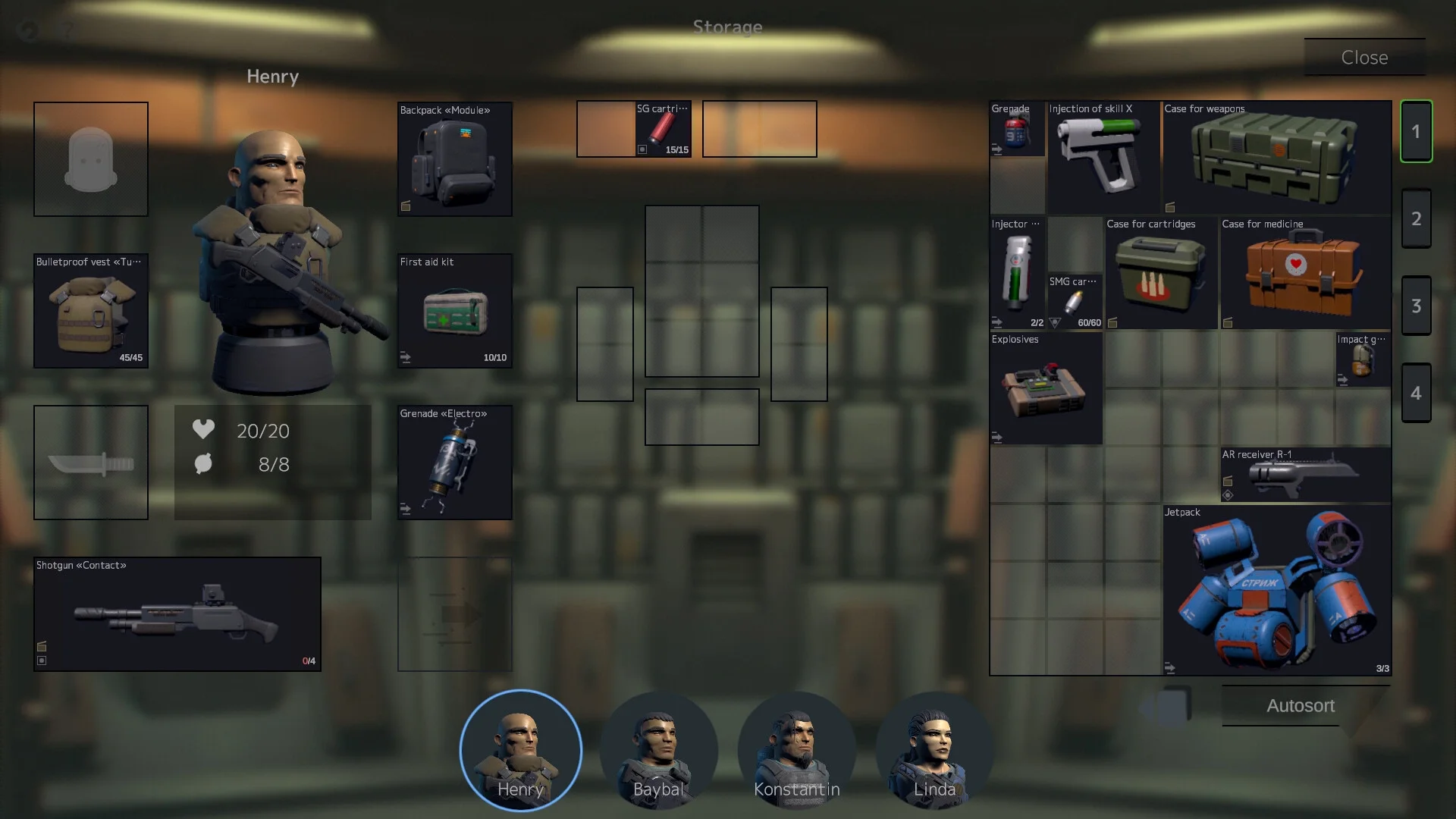Select the Shotgun «Contact» weapon slot
This screenshot has width=1456, height=819.
tap(177, 614)
